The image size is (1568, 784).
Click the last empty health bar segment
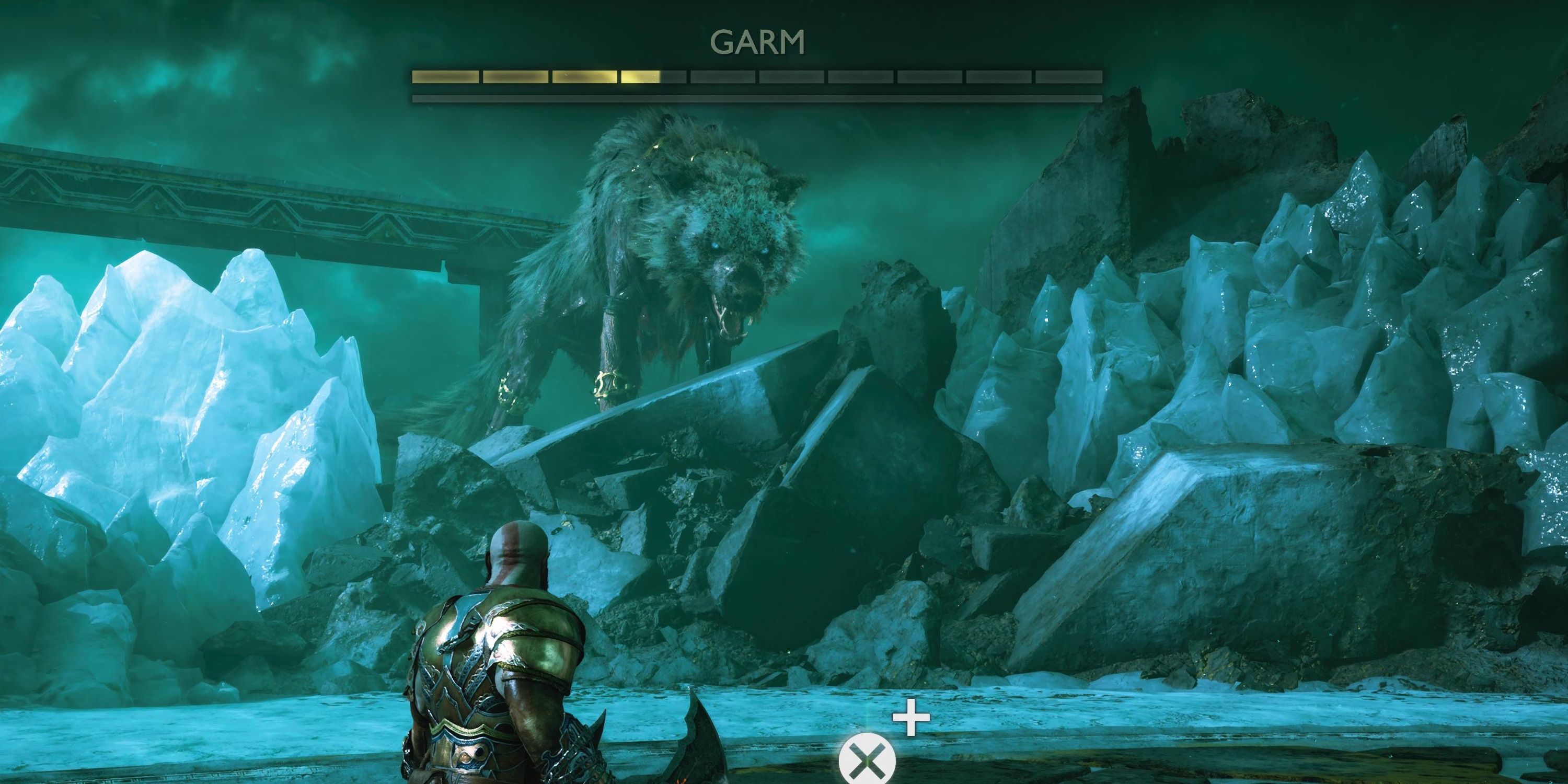[1068, 76]
